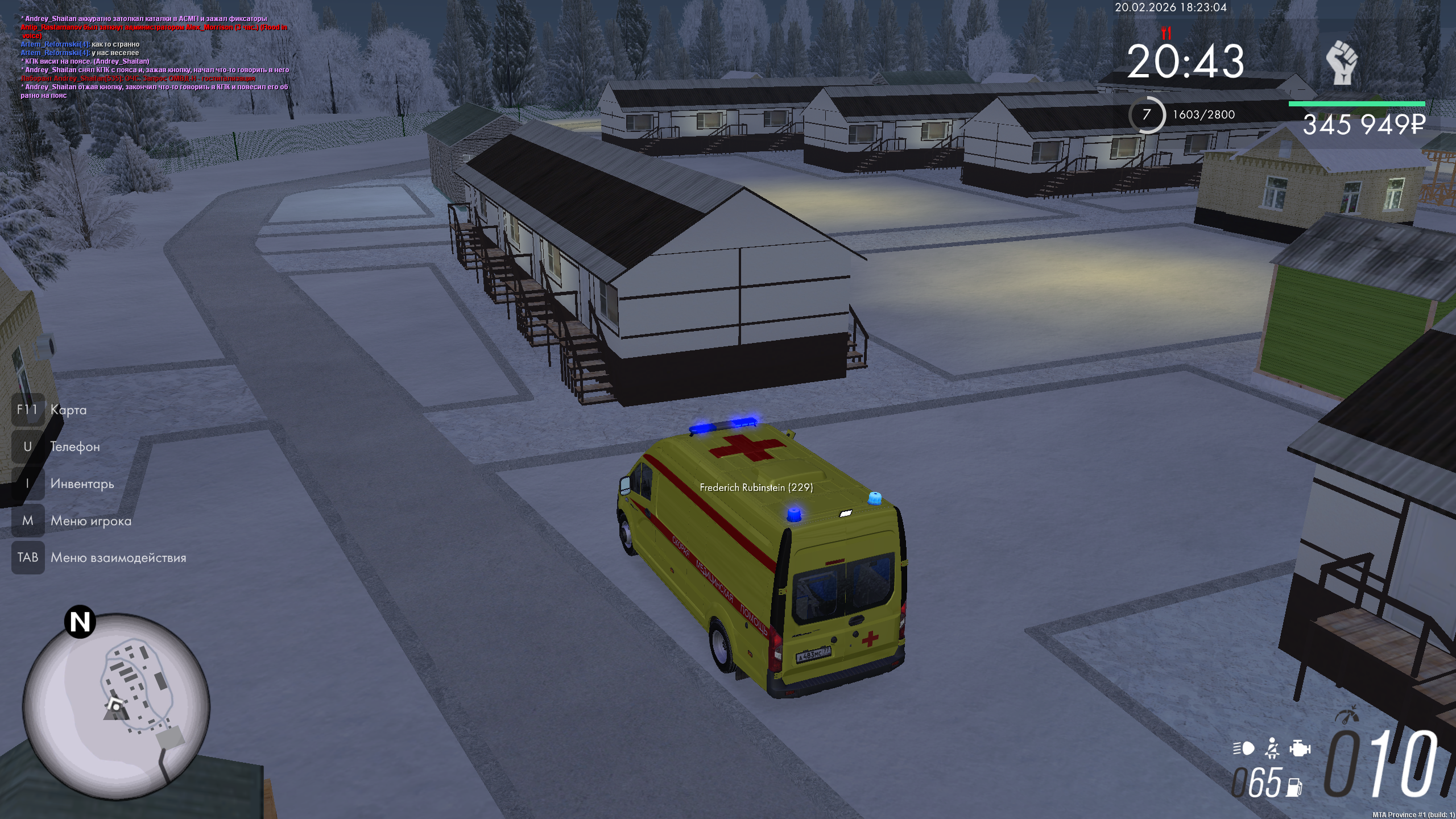Click the fuel pump icon

[1295, 787]
